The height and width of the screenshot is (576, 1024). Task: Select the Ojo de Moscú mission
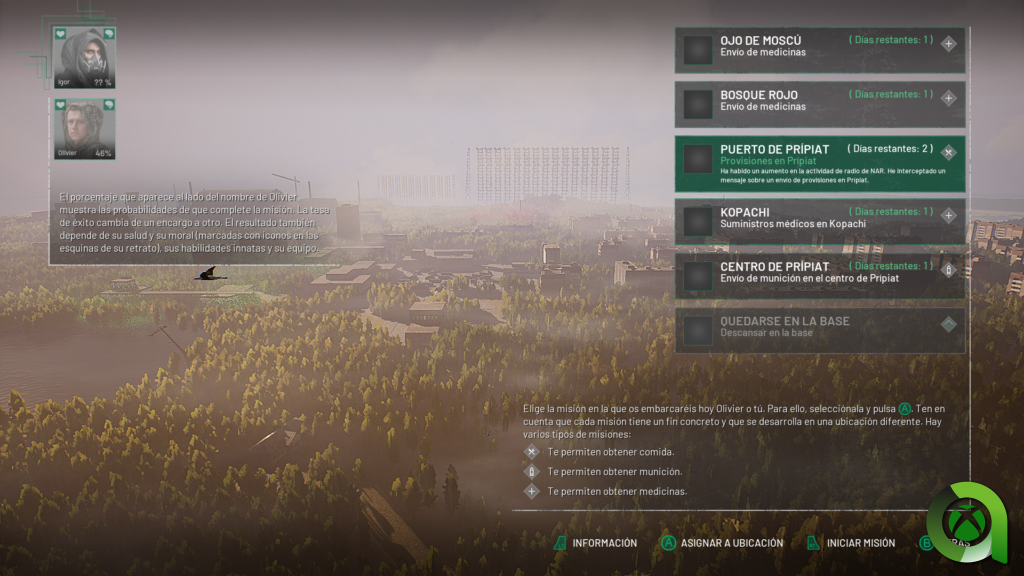pos(820,47)
